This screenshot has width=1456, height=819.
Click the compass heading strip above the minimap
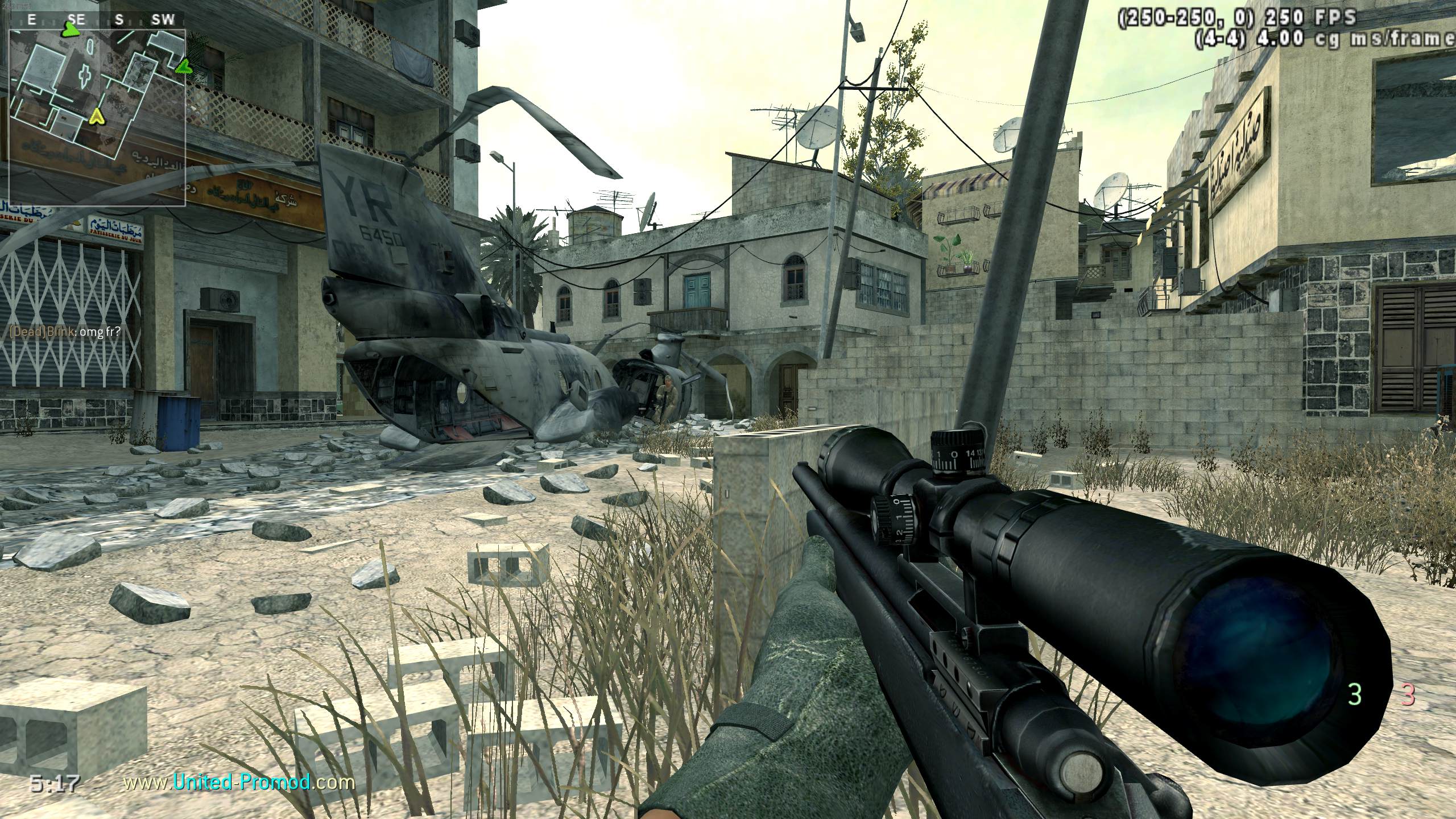97,20
